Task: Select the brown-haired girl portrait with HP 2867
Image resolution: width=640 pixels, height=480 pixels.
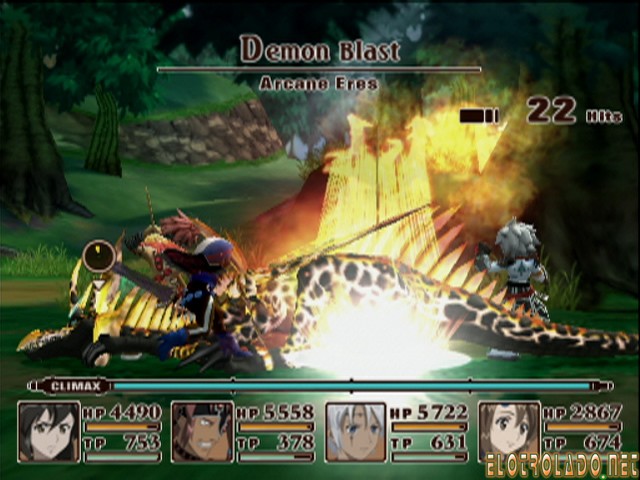Action: (x=509, y=429)
